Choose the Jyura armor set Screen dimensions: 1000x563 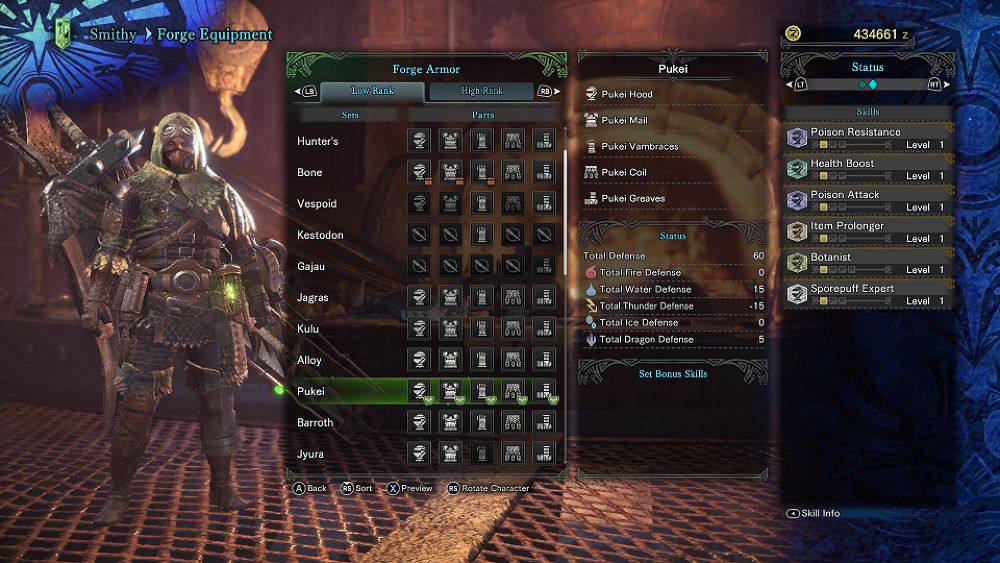(310, 454)
